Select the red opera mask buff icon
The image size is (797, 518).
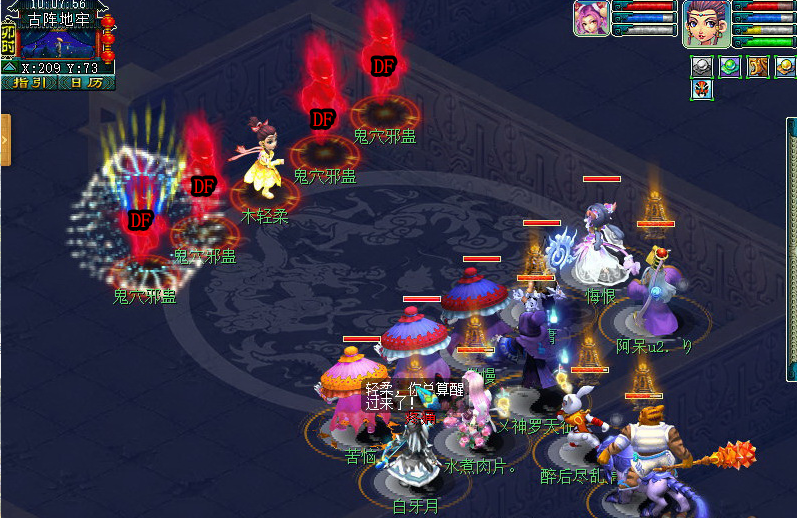tap(701, 90)
